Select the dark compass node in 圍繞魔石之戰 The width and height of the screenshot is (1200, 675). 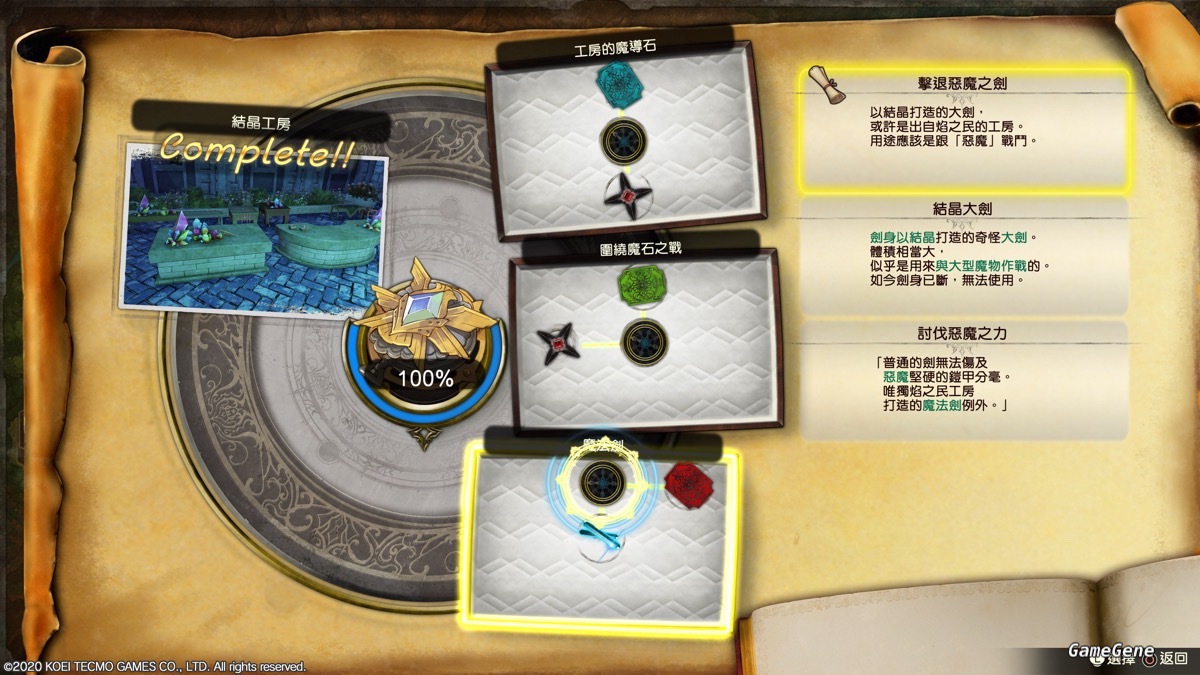tap(645, 342)
